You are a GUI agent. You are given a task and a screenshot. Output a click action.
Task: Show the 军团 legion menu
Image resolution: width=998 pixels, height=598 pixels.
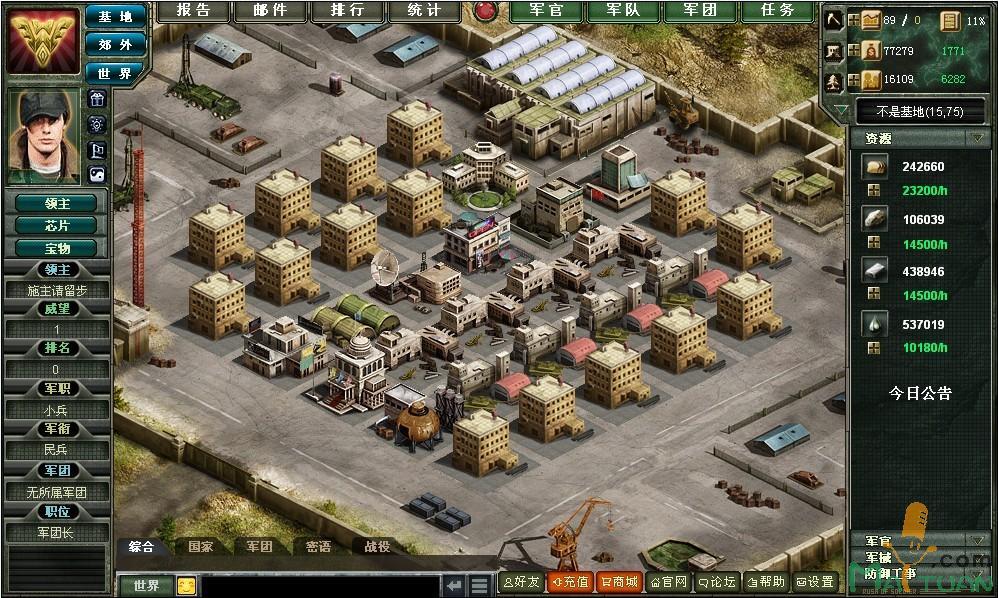696,11
